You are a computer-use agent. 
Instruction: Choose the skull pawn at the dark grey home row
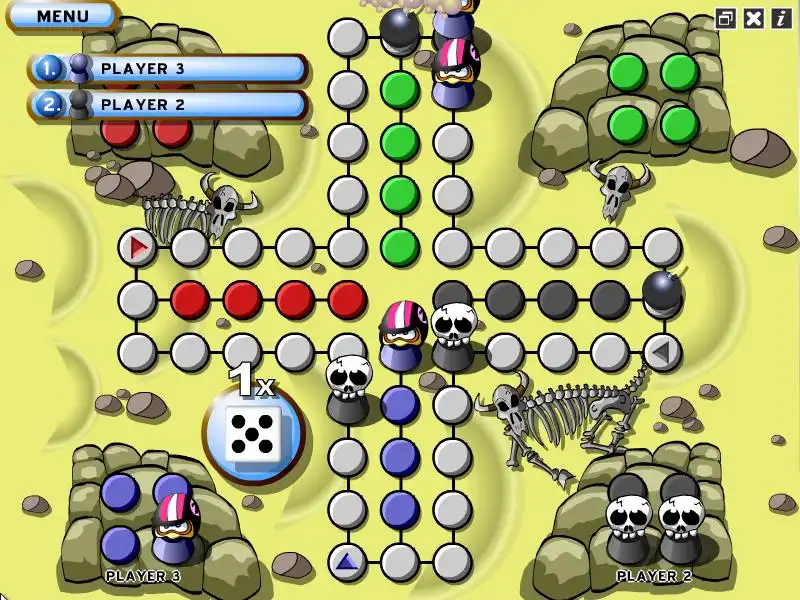(455, 335)
